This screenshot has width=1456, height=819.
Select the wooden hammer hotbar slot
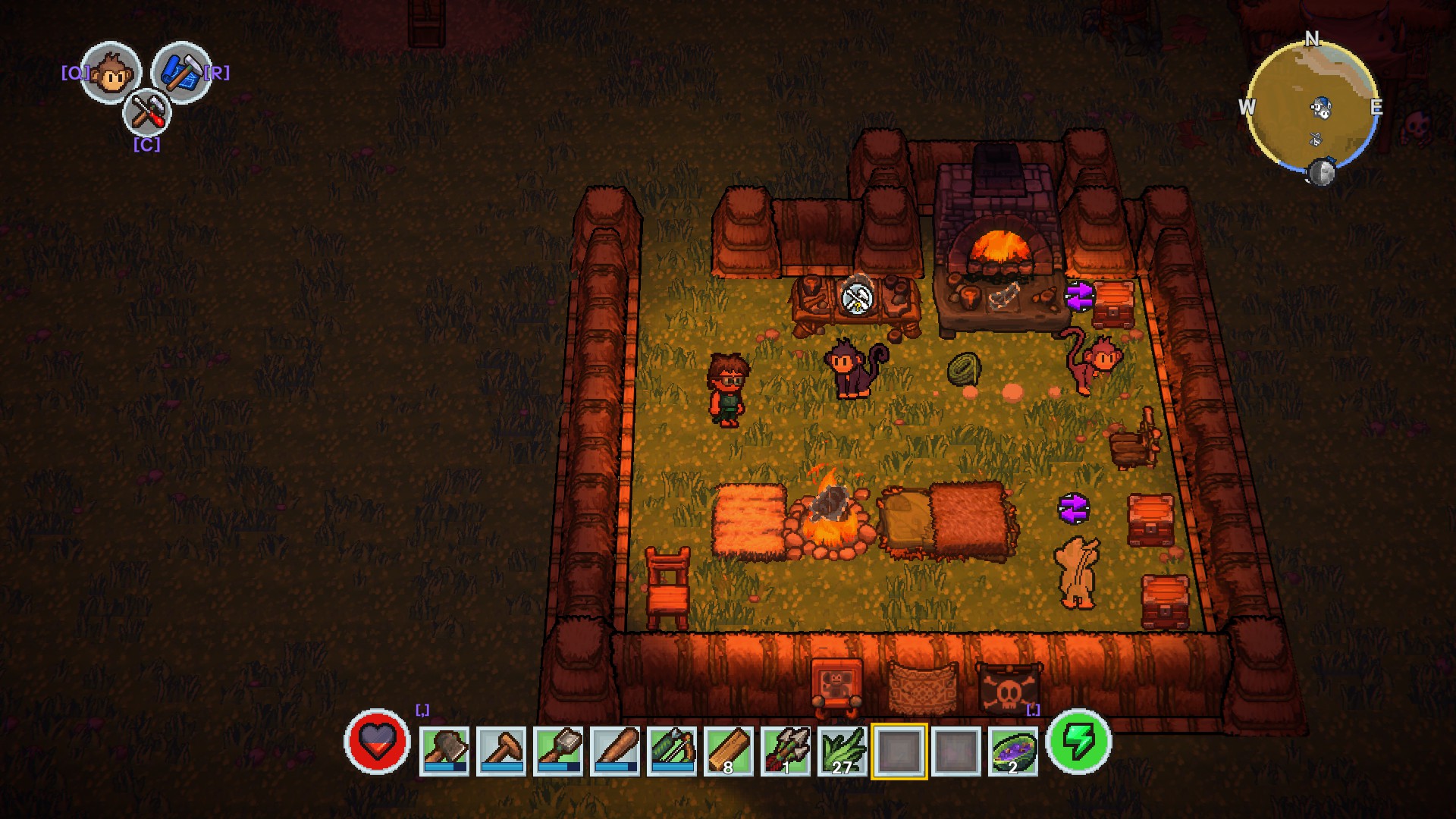[x=501, y=750]
